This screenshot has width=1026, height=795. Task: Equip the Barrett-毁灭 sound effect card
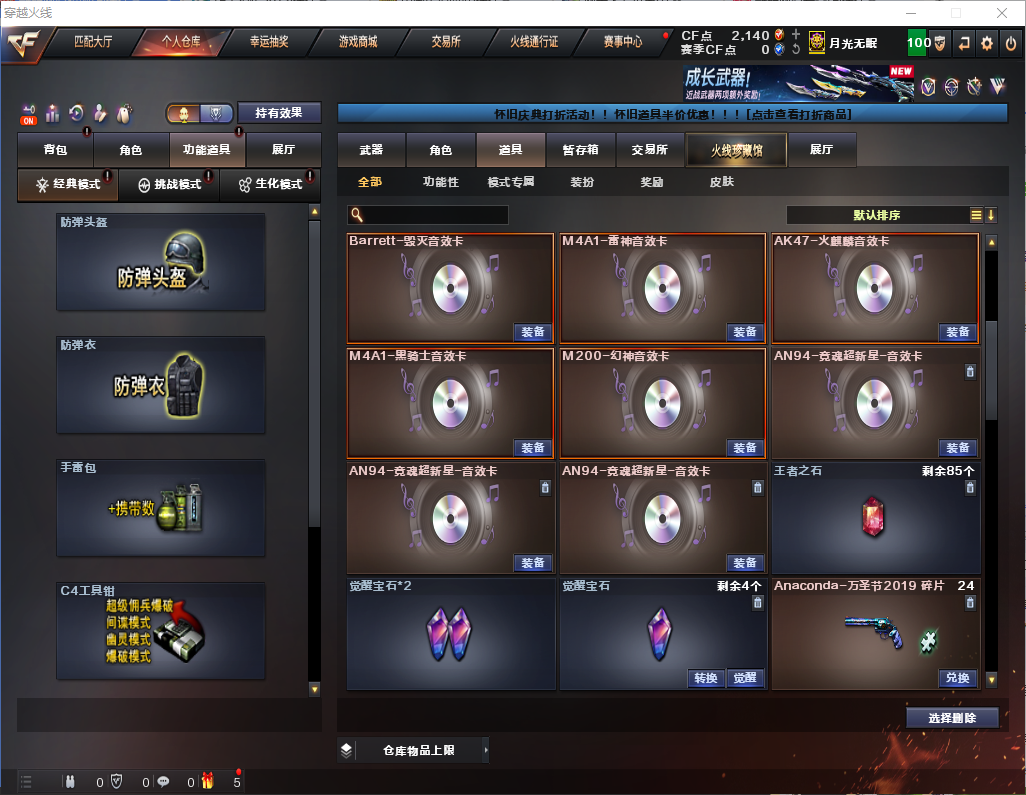(533, 332)
